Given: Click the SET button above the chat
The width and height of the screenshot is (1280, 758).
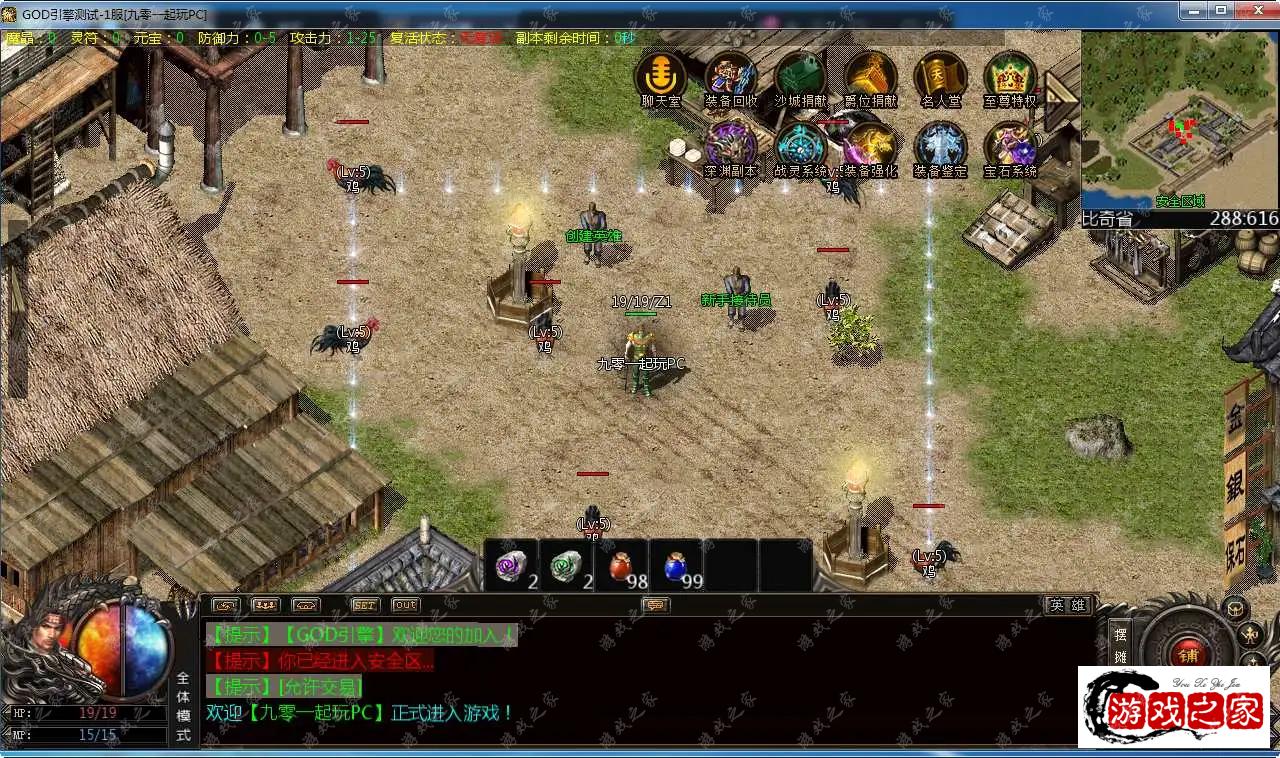Looking at the screenshot, I should tap(365, 605).
